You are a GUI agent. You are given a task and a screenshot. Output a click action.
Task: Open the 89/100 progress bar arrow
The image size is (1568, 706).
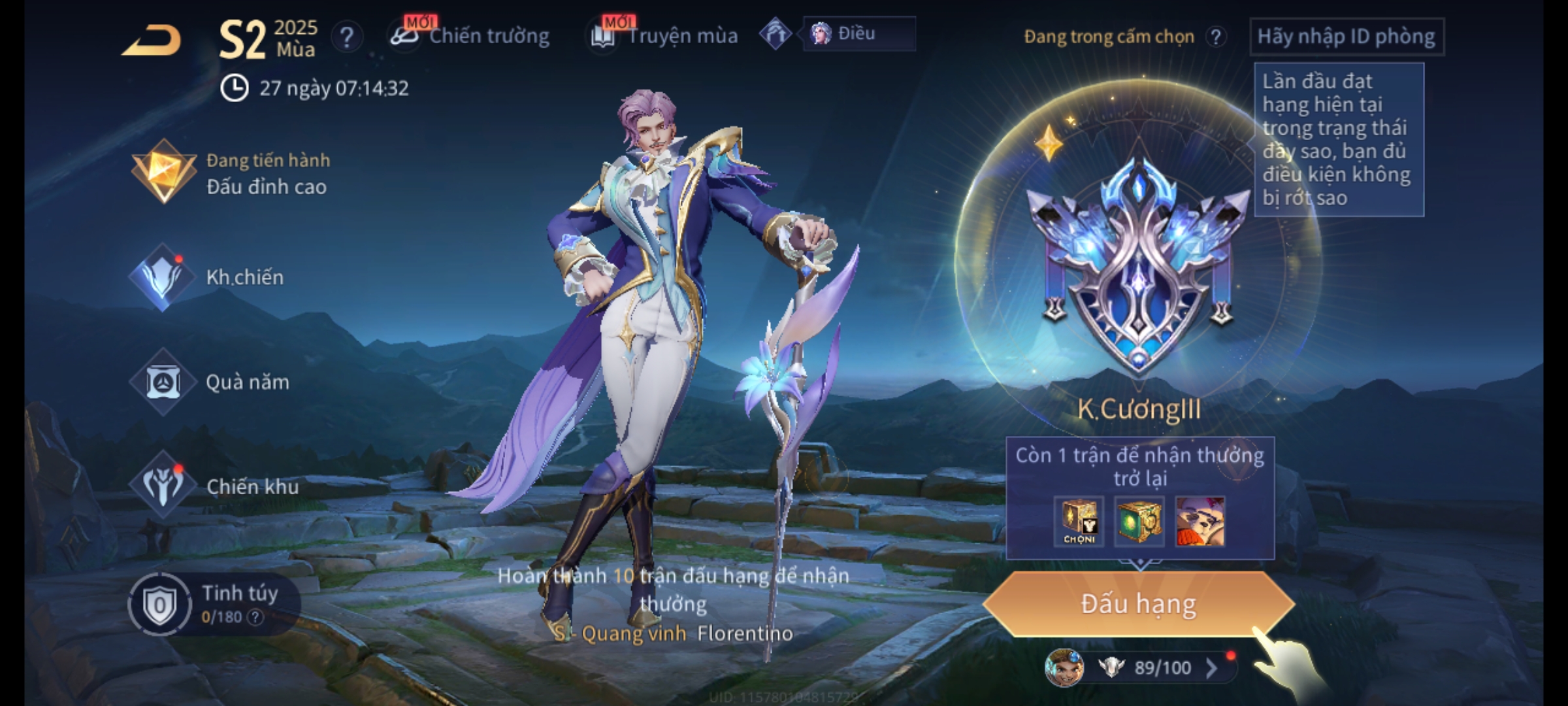pos(1211,667)
